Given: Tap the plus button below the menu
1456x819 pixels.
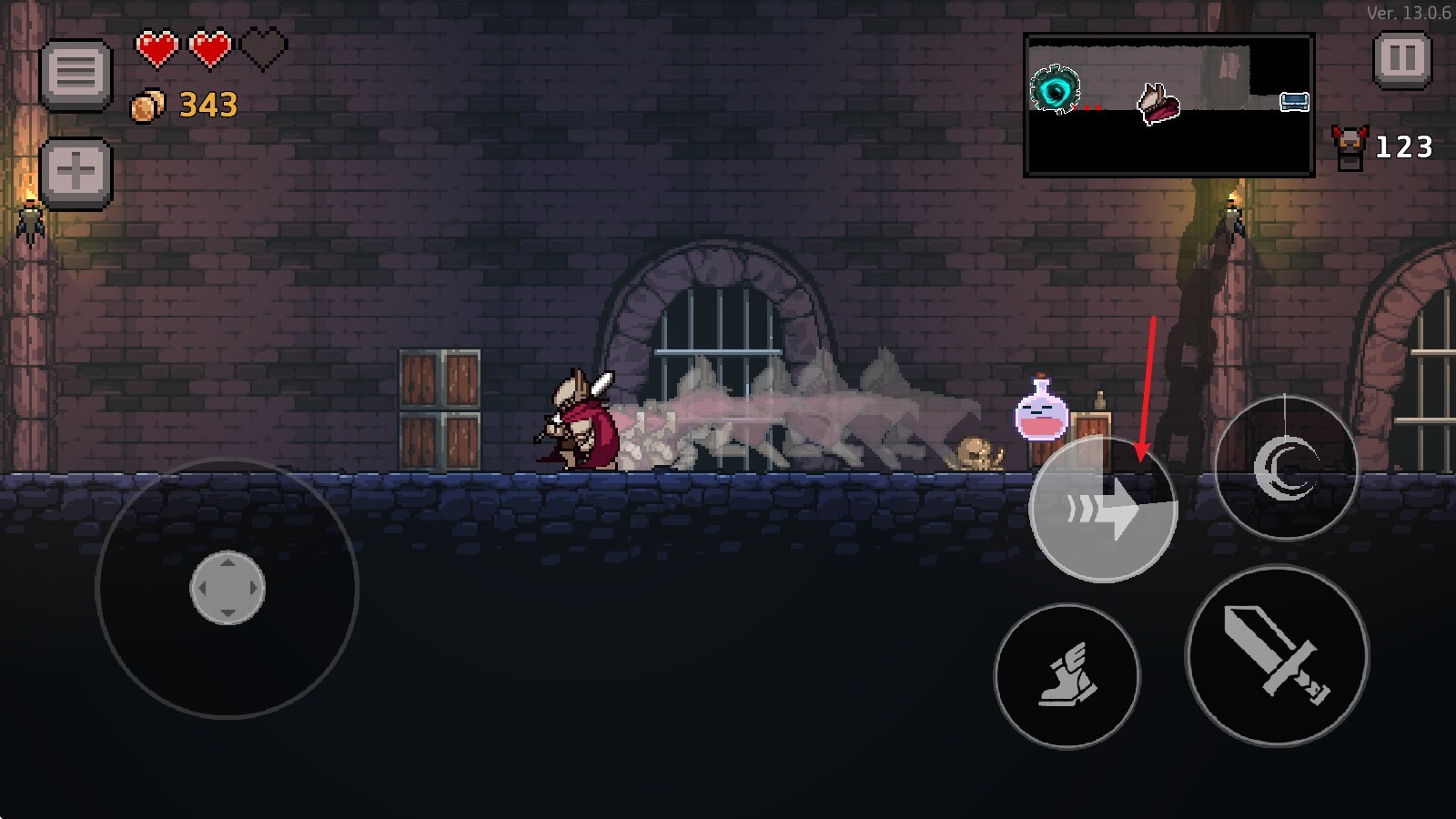Looking at the screenshot, I should pos(76,173).
